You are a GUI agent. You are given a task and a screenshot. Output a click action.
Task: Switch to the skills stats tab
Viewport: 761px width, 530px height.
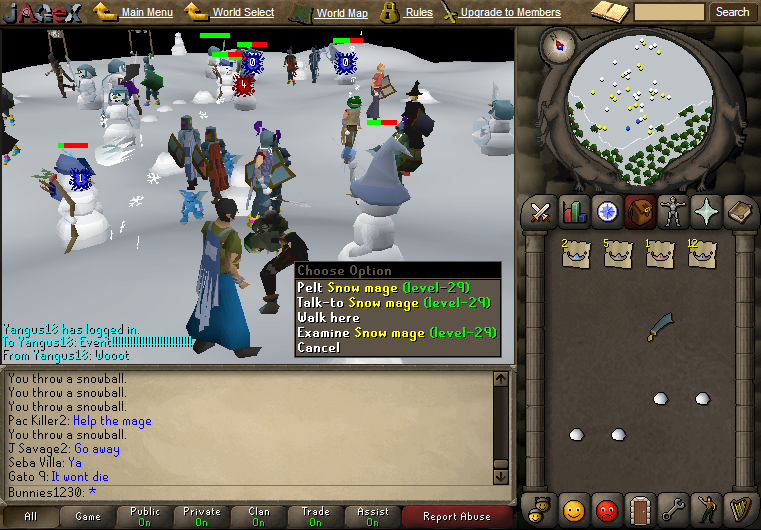click(x=574, y=212)
